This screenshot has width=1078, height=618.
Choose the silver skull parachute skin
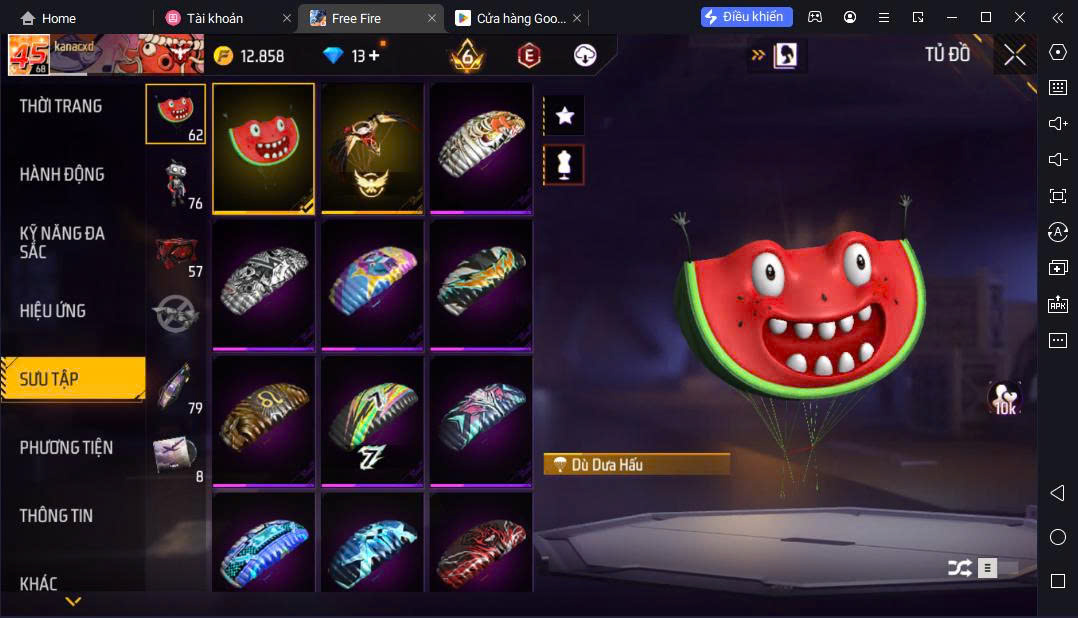(x=264, y=284)
